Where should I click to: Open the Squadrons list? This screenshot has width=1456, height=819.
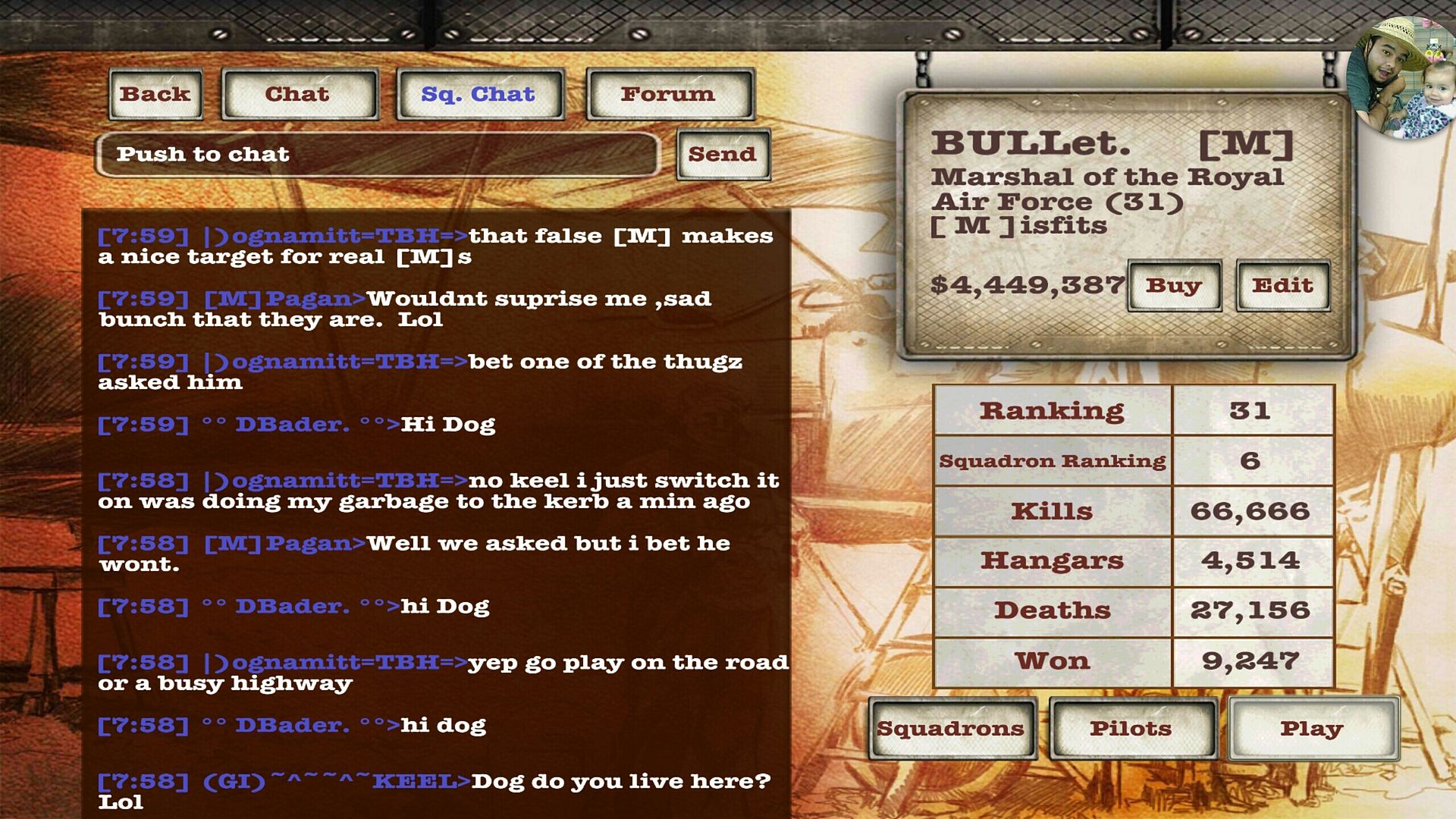952,729
